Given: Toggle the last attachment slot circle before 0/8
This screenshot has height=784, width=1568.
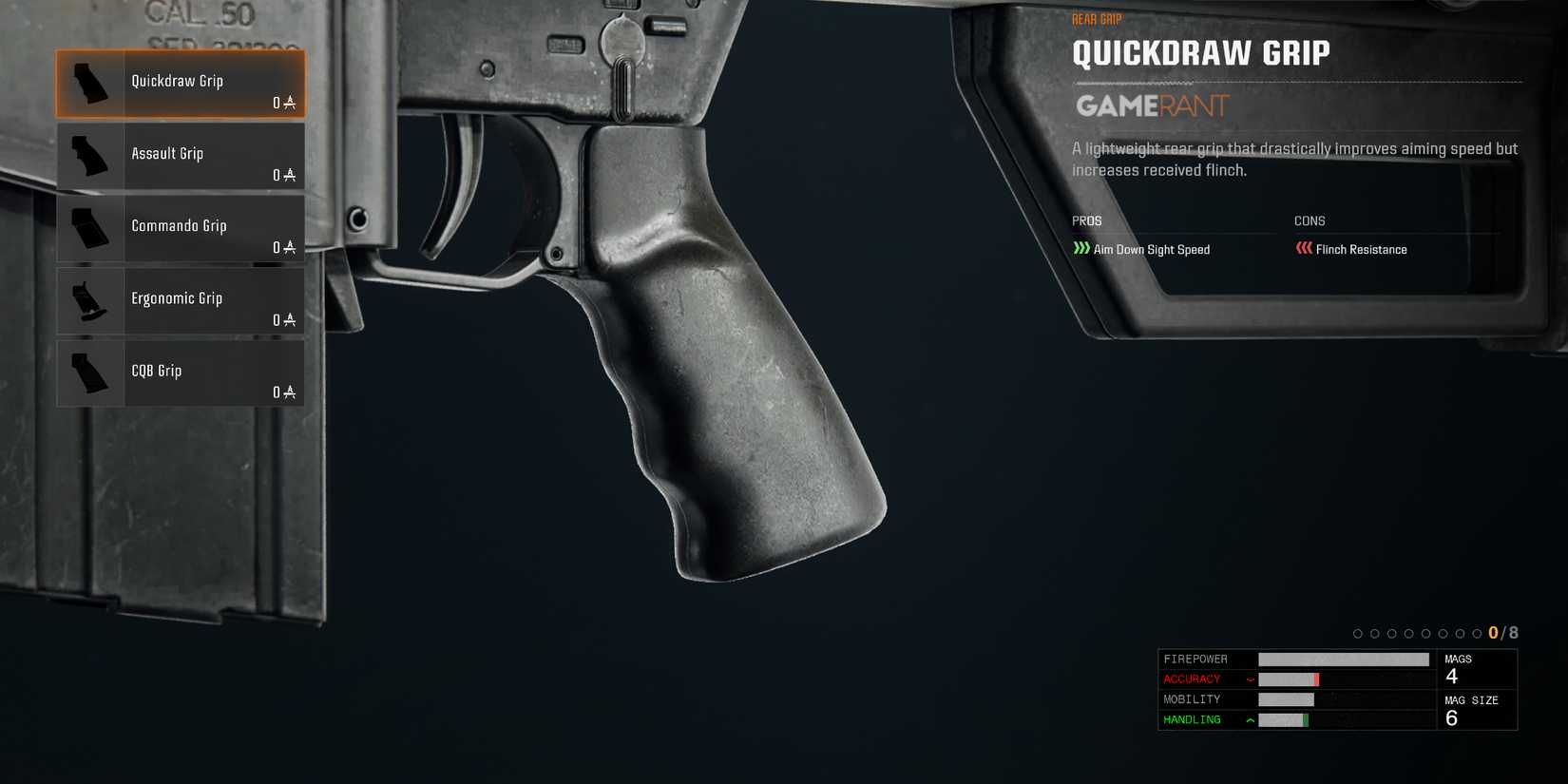Looking at the screenshot, I should coord(1476,632).
